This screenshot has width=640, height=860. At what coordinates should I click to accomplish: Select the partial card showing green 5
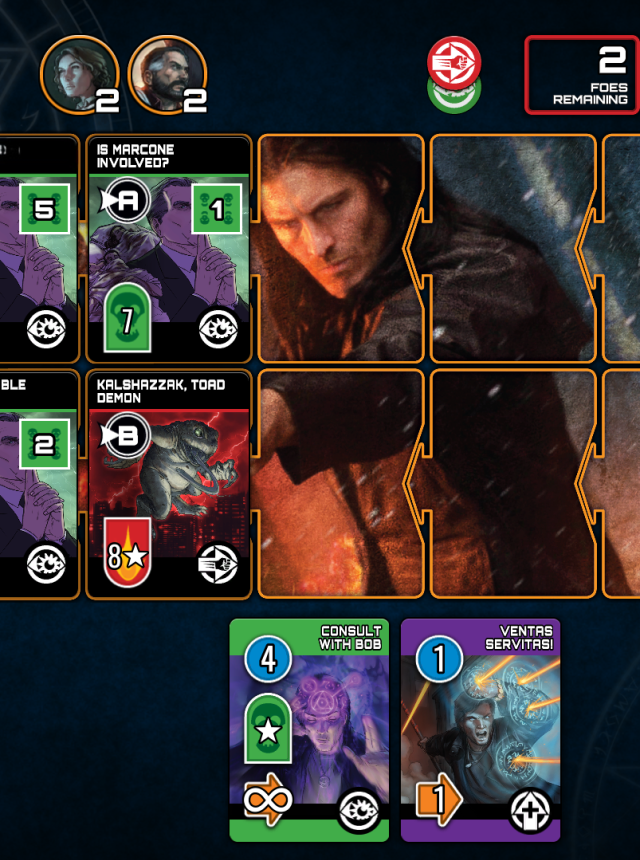[38, 248]
